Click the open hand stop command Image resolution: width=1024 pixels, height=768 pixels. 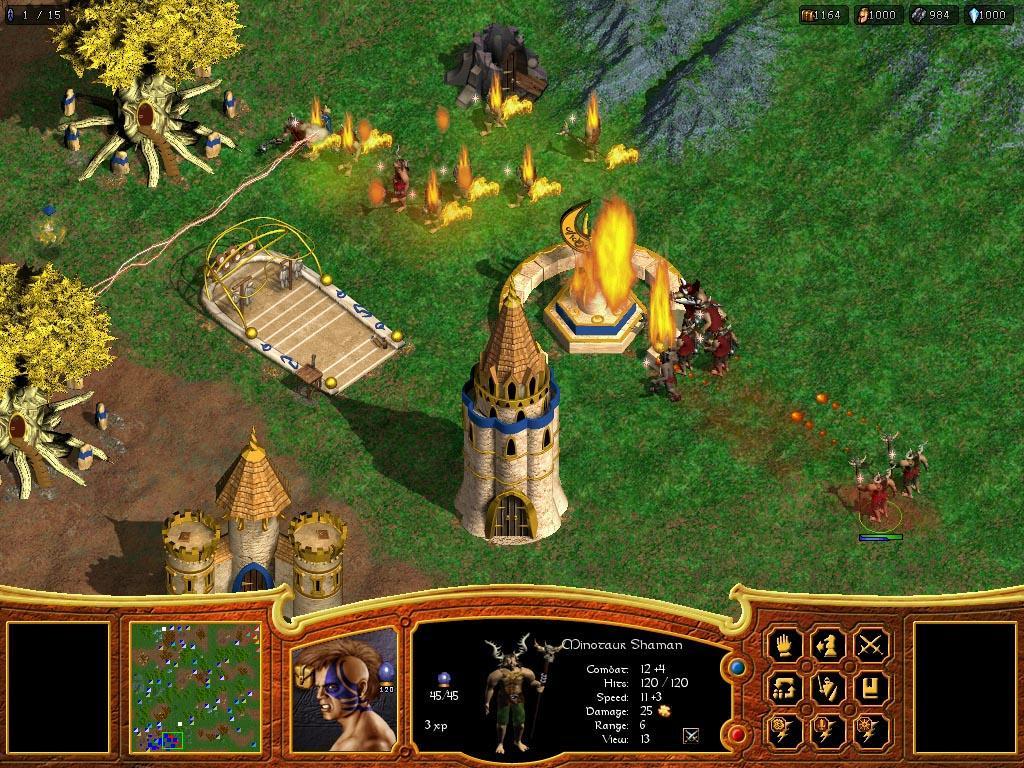786,644
